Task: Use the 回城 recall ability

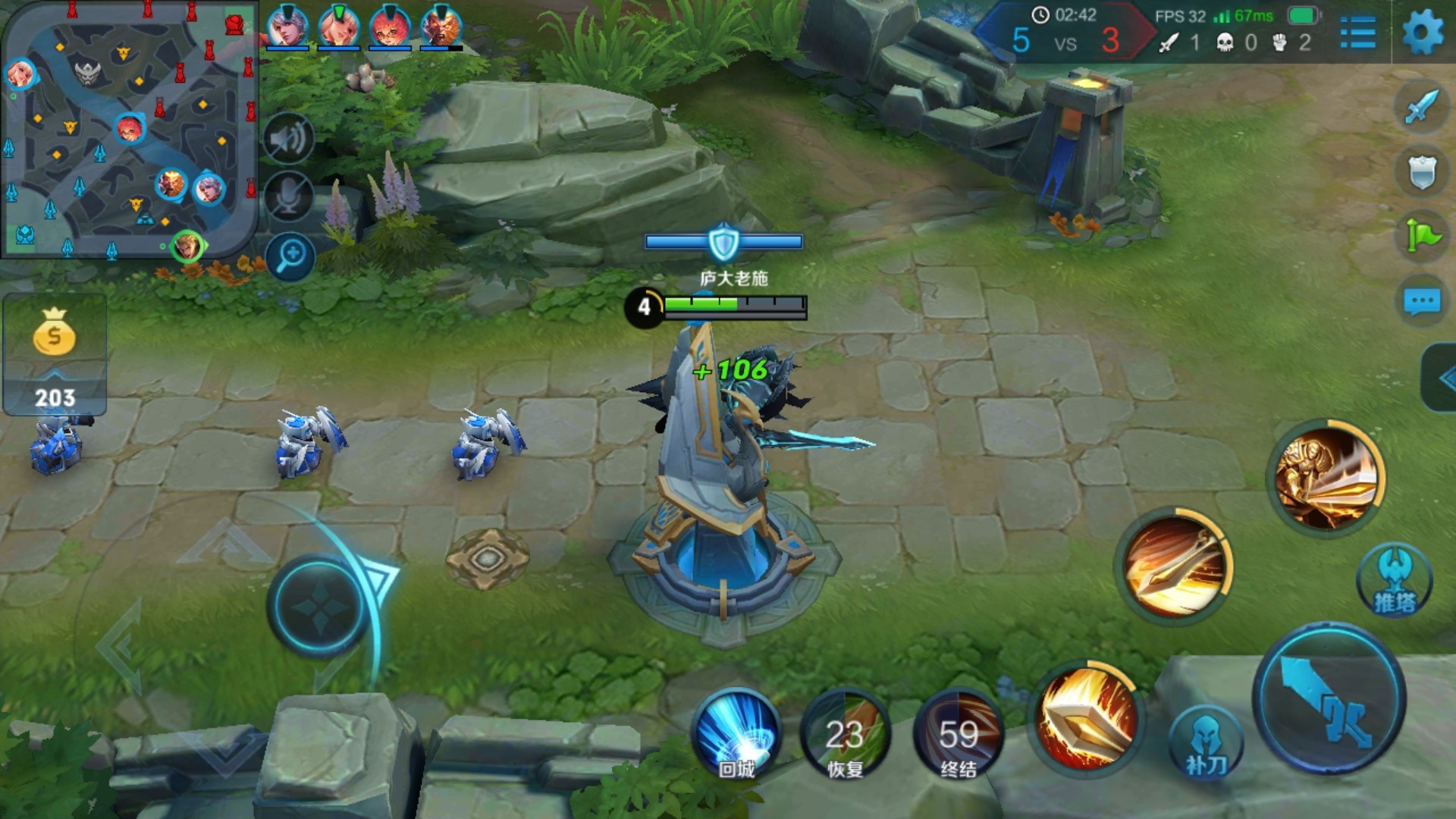Action: (x=737, y=733)
